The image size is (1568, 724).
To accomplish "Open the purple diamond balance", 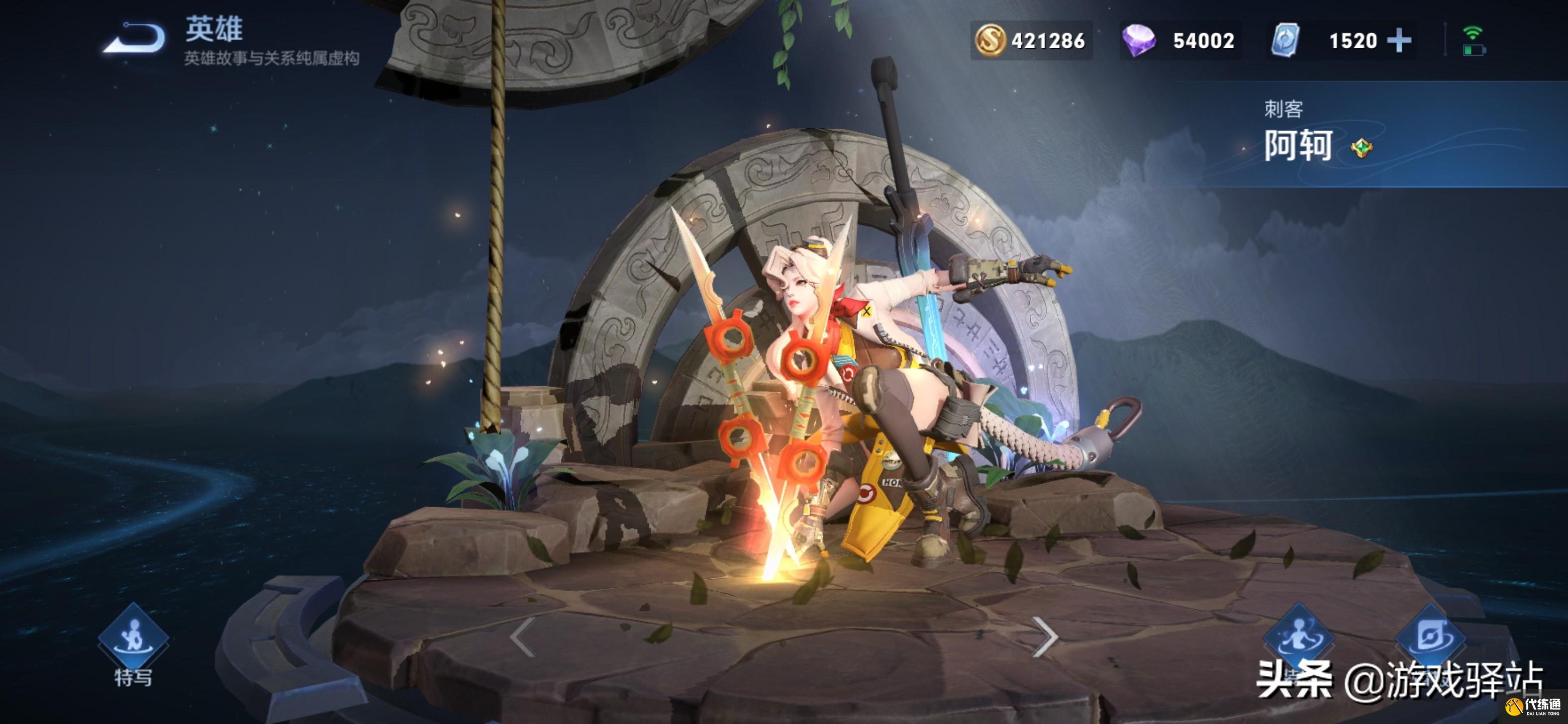I will pos(1179,41).
